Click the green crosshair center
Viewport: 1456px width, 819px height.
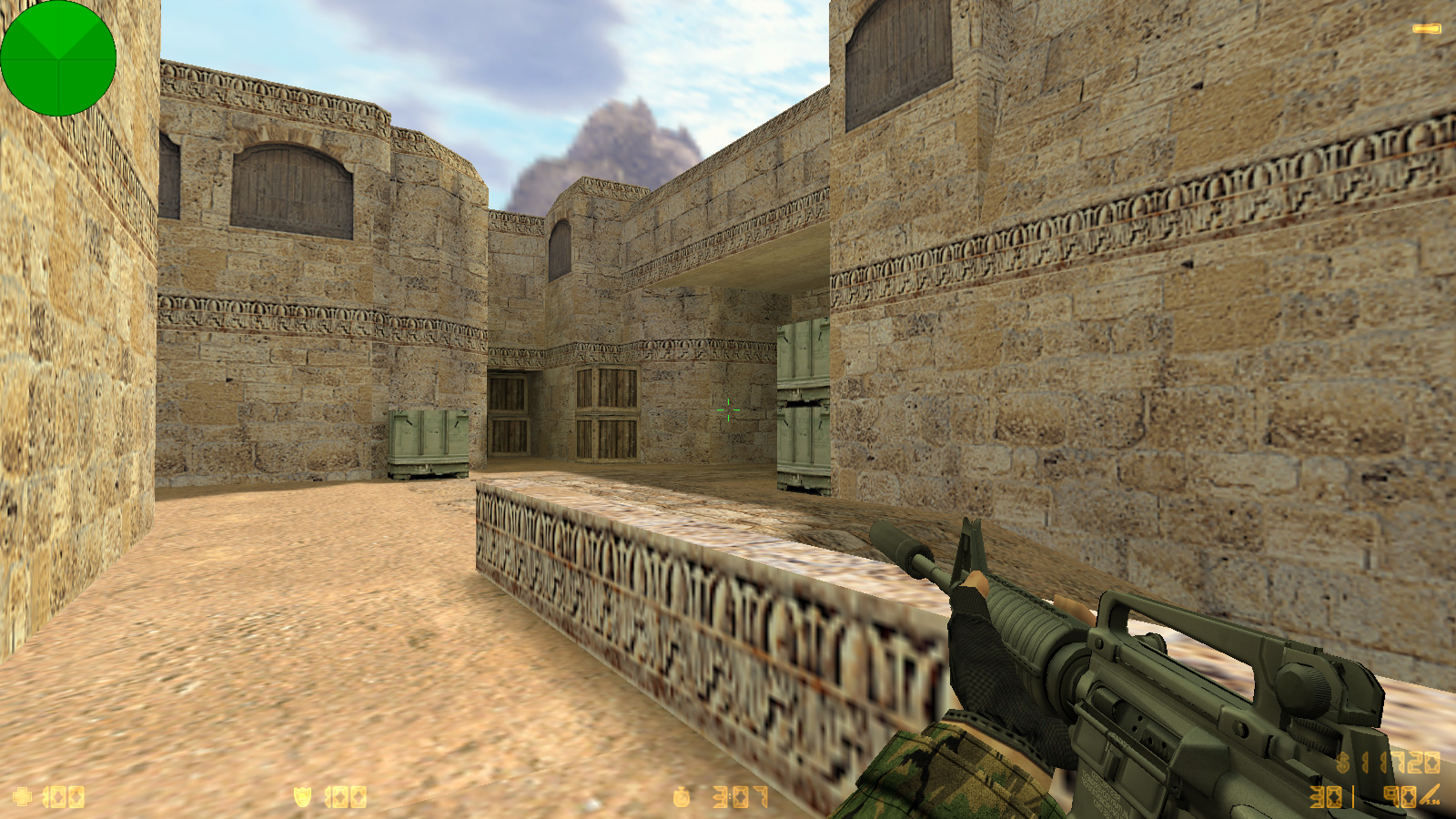pyautogui.click(x=729, y=409)
